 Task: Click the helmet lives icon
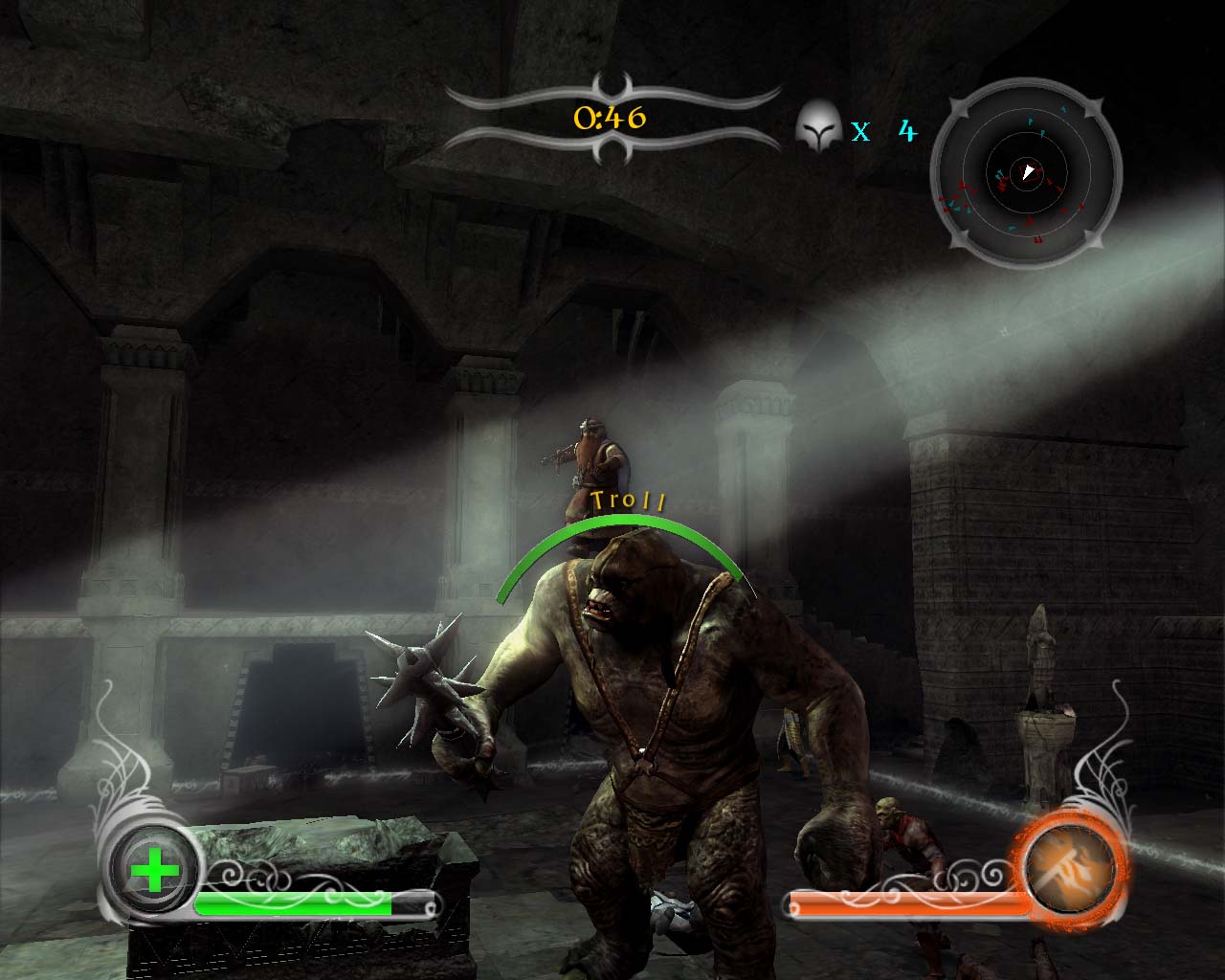click(x=818, y=126)
